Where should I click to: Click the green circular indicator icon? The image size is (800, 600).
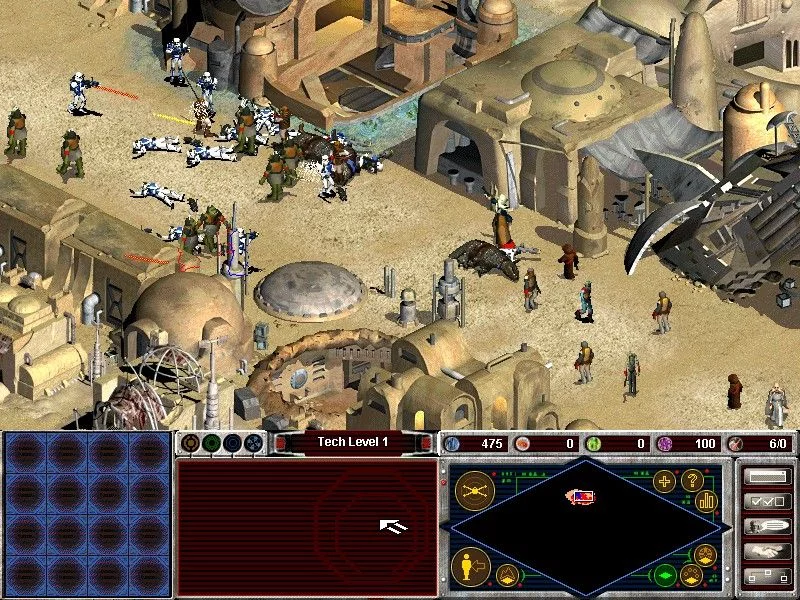211,442
